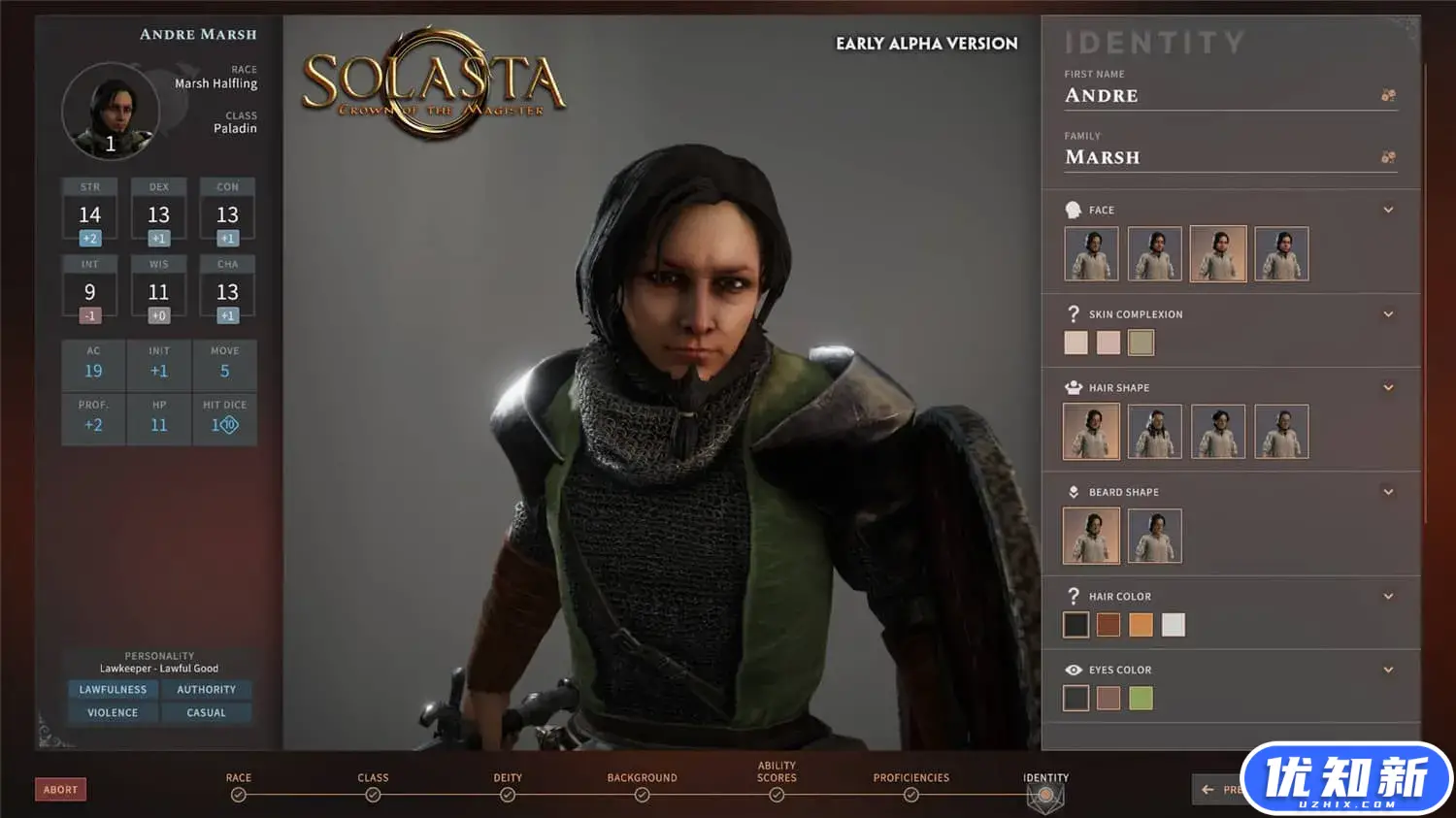This screenshot has height=818, width=1456.
Task: Open the Deity step
Action: [x=508, y=795]
